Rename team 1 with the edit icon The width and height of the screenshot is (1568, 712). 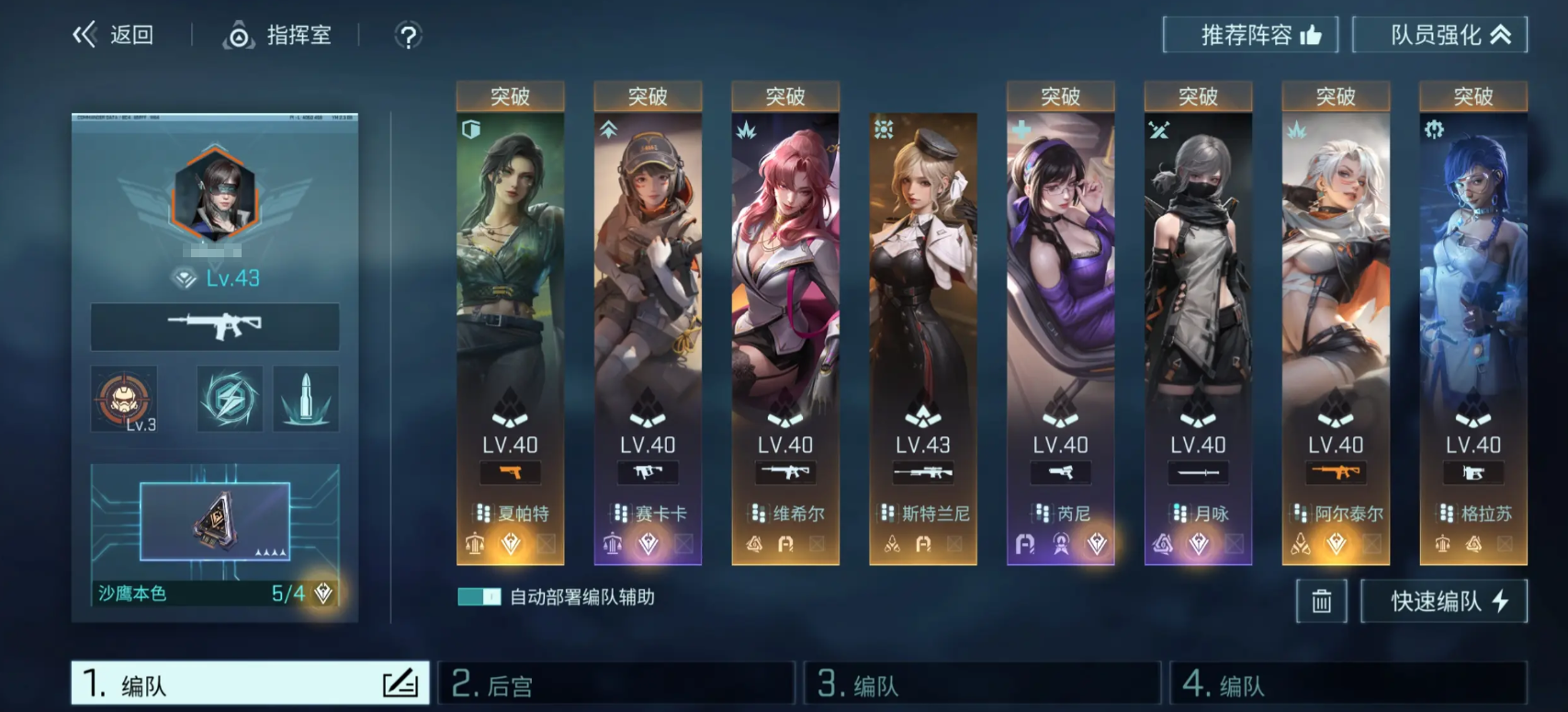(400, 684)
